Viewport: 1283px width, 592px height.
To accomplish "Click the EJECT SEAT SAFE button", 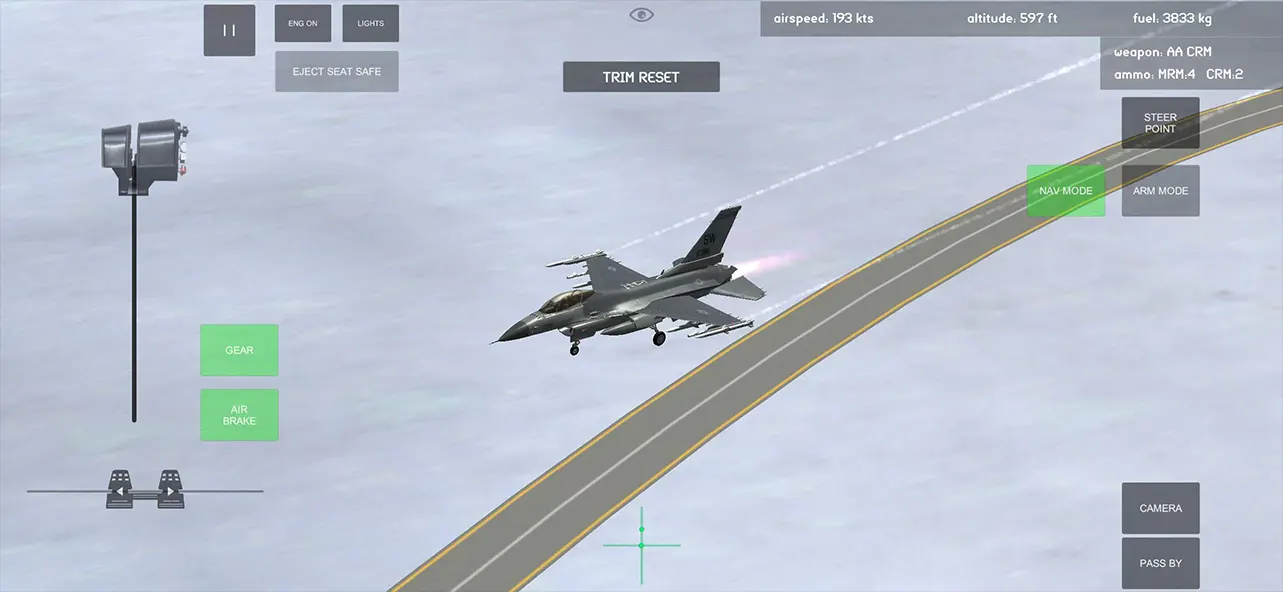I will pos(336,72).
